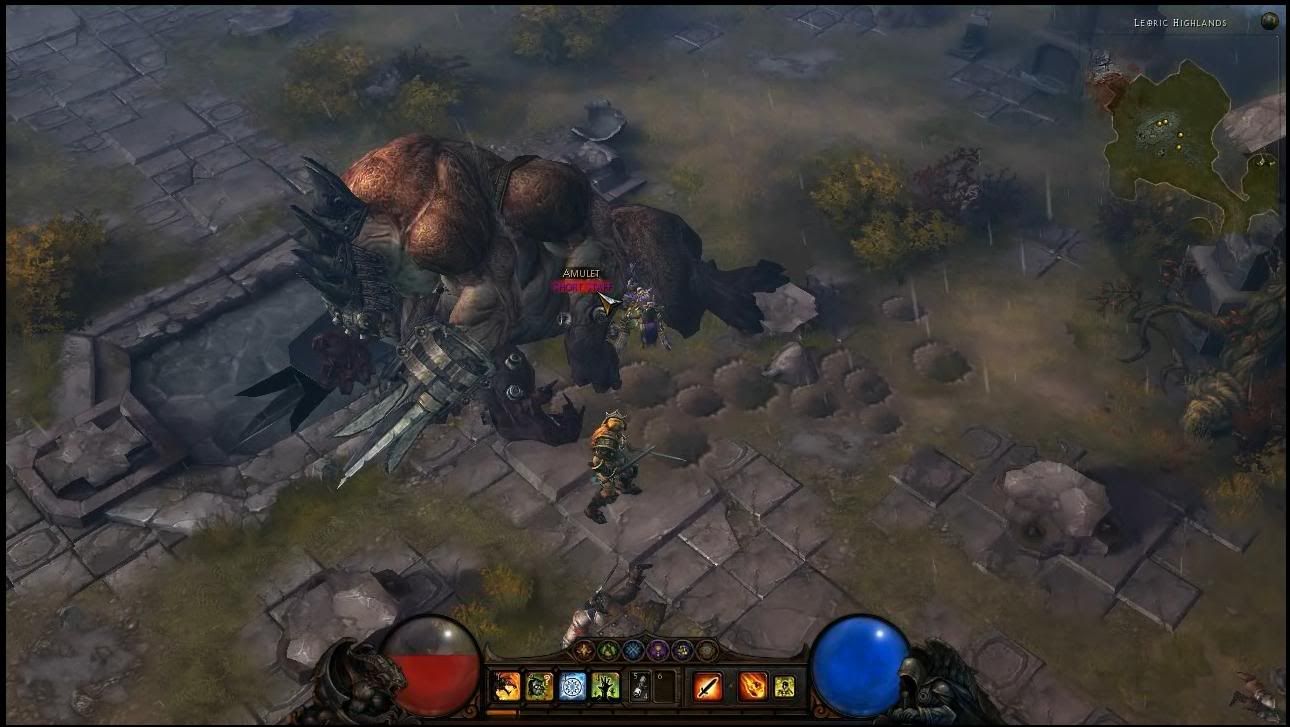Open the Leoric Highlands minimap
Viewport: 1290px width, 727px height.
point(1190,140)
